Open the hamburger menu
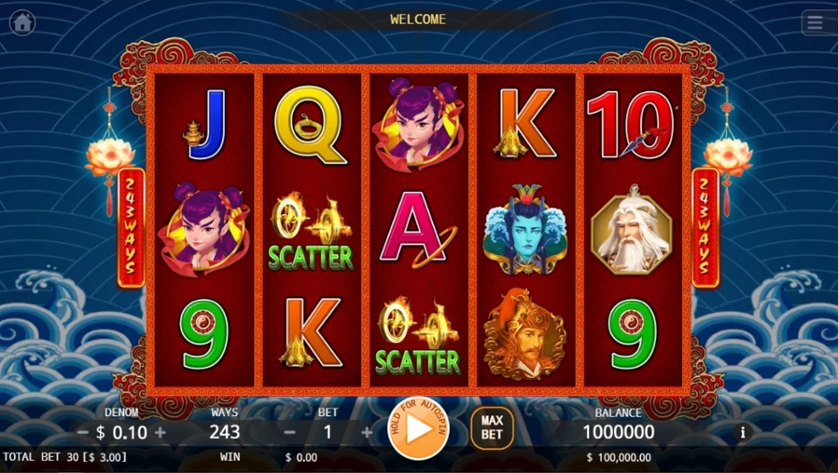 click(815, 23)
